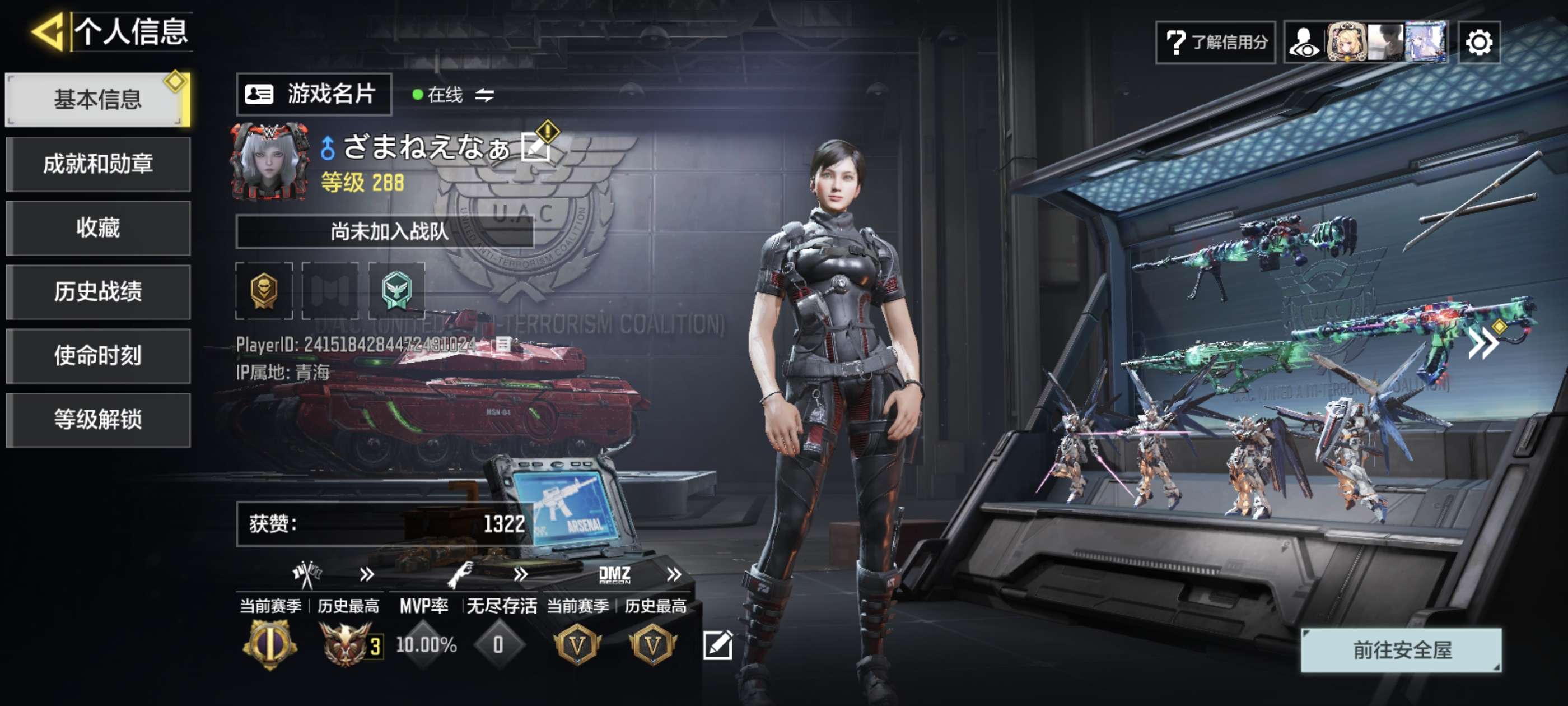Show the 等级解锁 tab
The height and width of the screenshot is (706, 1568).
tap(97, 420)
